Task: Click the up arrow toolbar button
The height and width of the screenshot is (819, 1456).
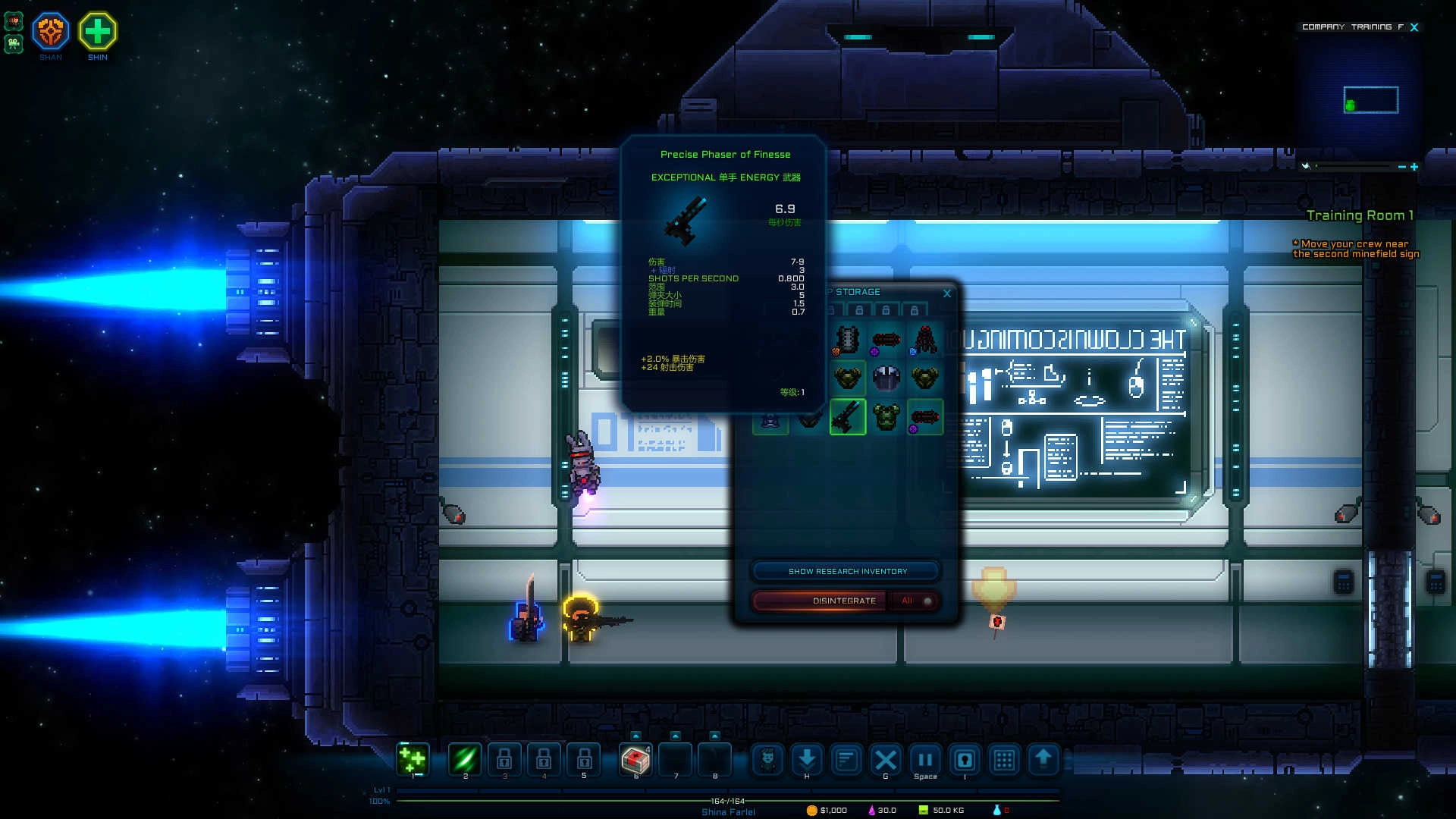Action: tap(1043, 758)
